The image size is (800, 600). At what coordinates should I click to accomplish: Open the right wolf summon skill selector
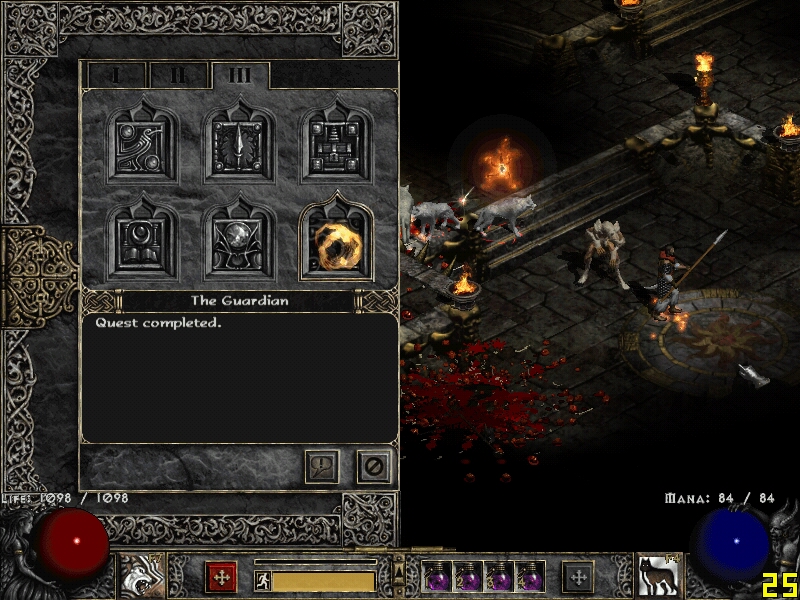tap(659, 577)
